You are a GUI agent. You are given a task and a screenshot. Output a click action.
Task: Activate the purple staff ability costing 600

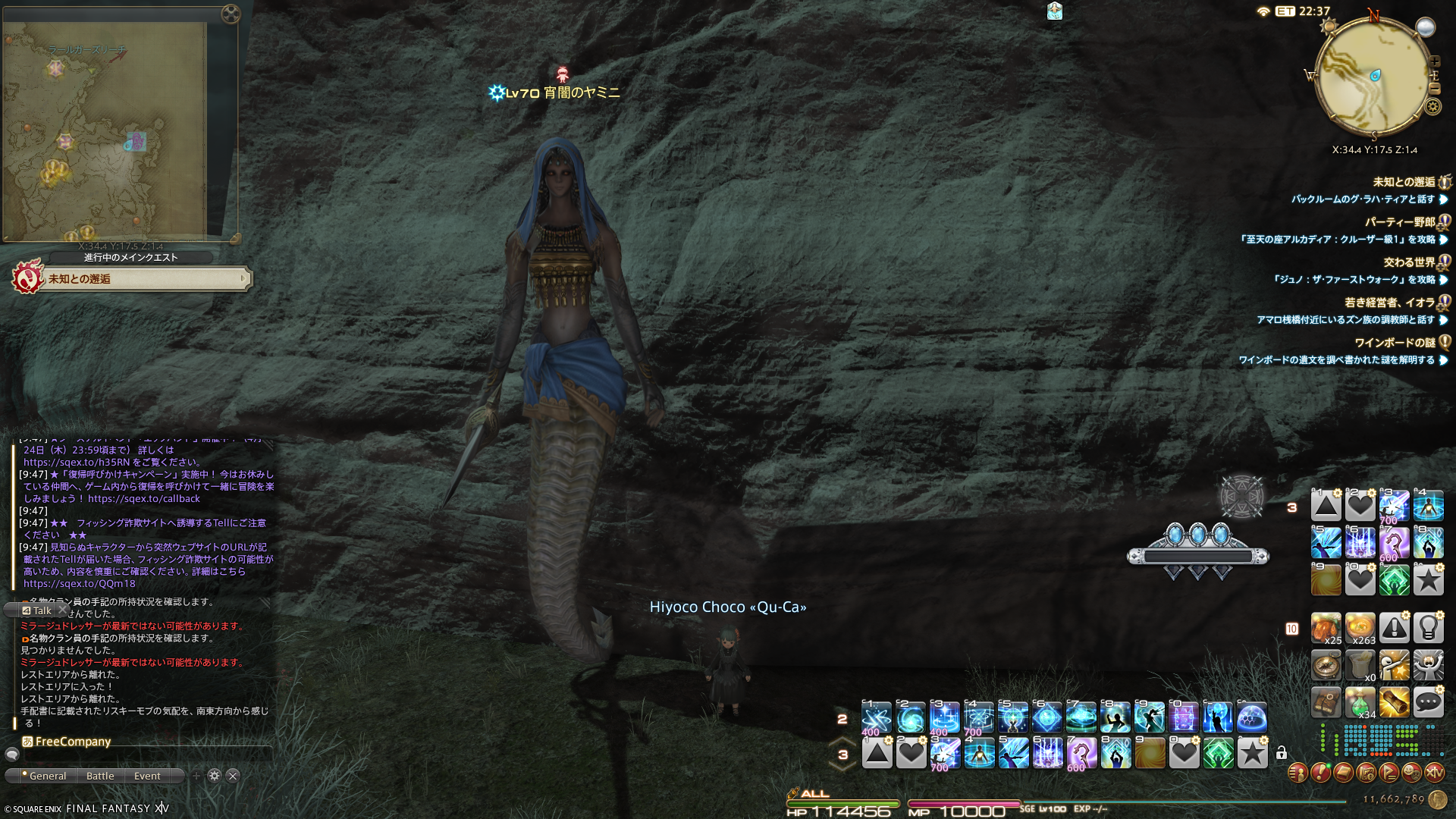coord(1081,754)
